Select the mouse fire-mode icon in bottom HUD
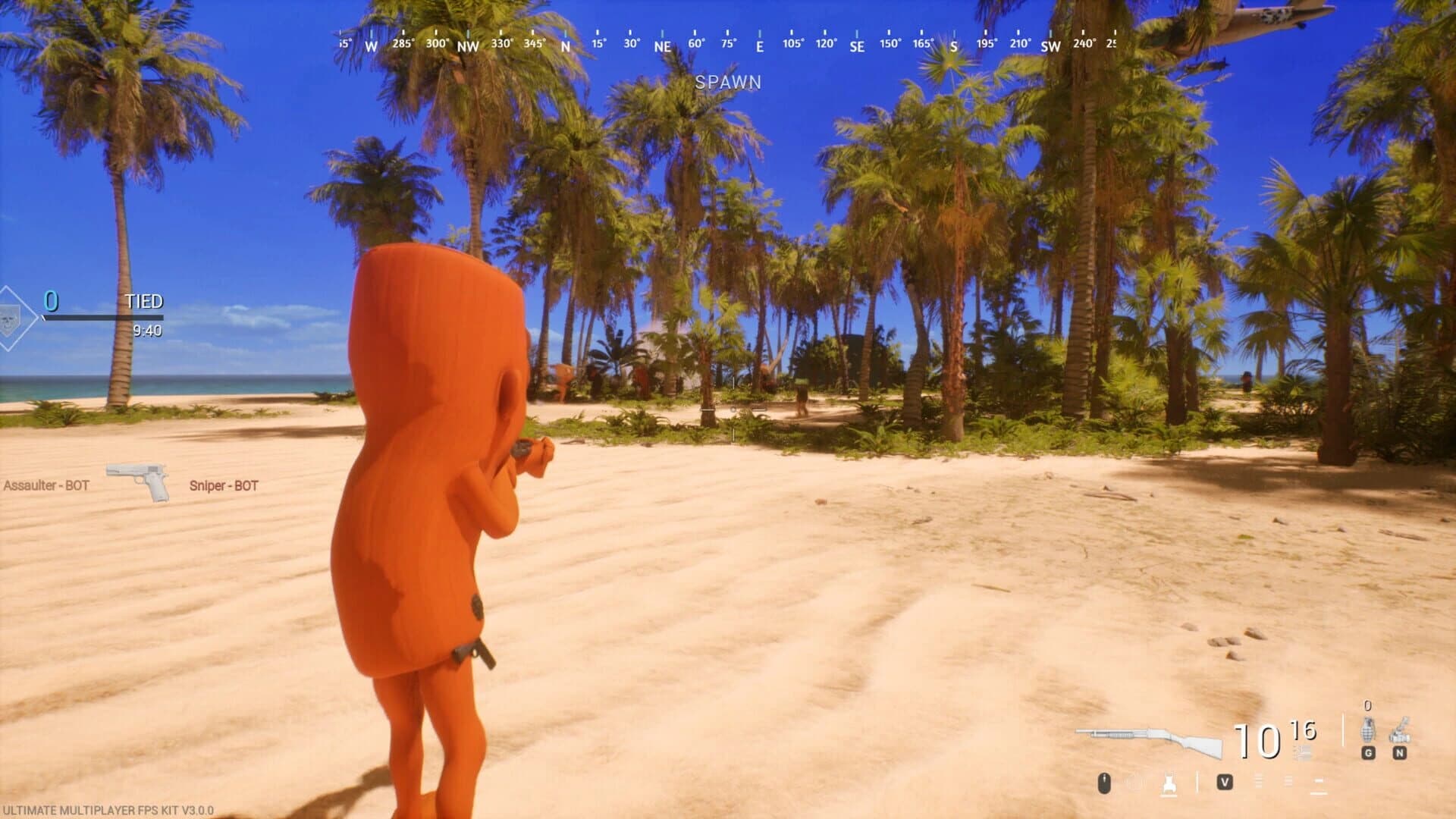Image resolution: width=1456 pixels, height=819 pixels. (x=1103, y=784)
